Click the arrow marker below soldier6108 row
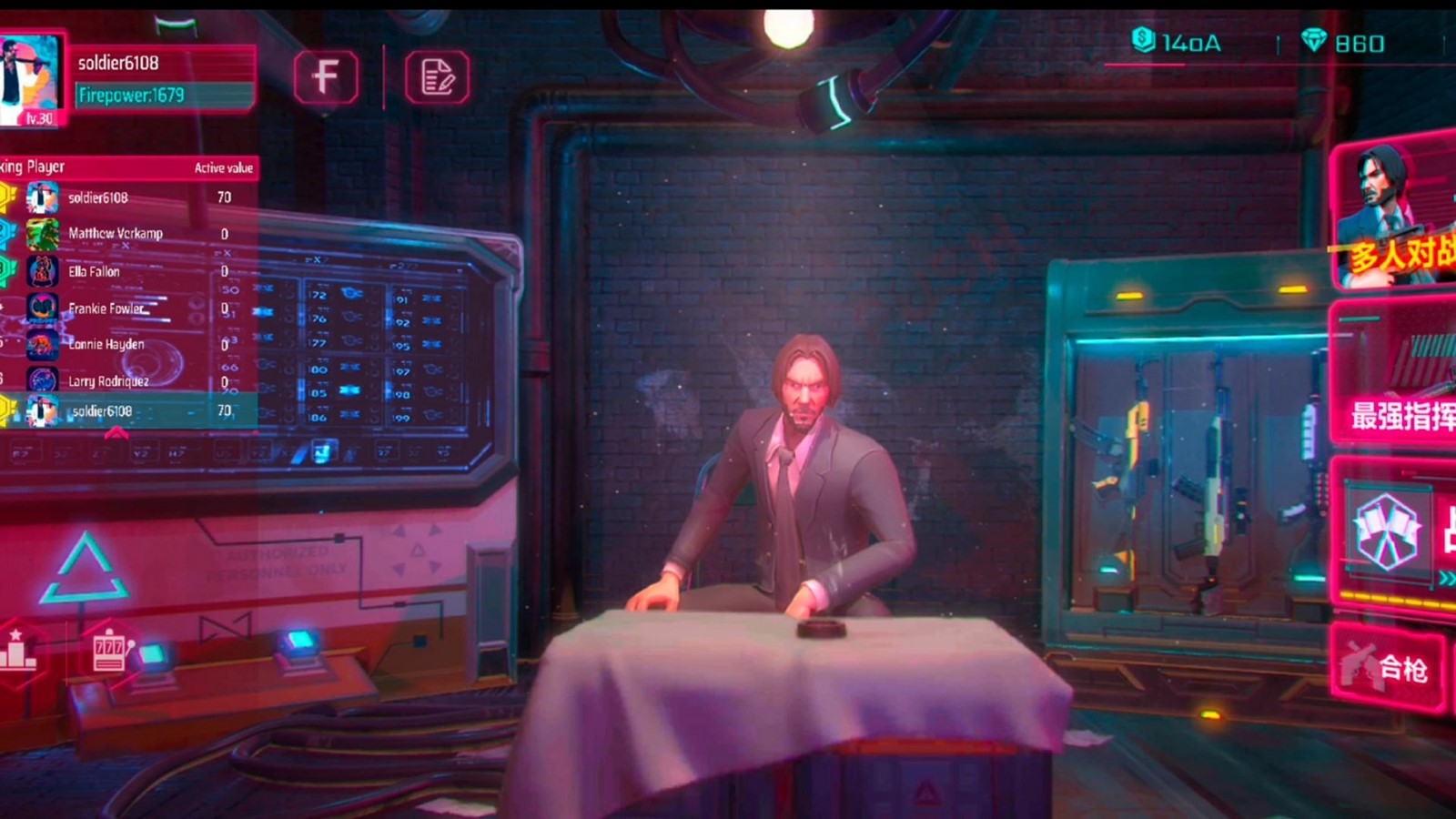1456x819 pixels. [x=116, y=433]
